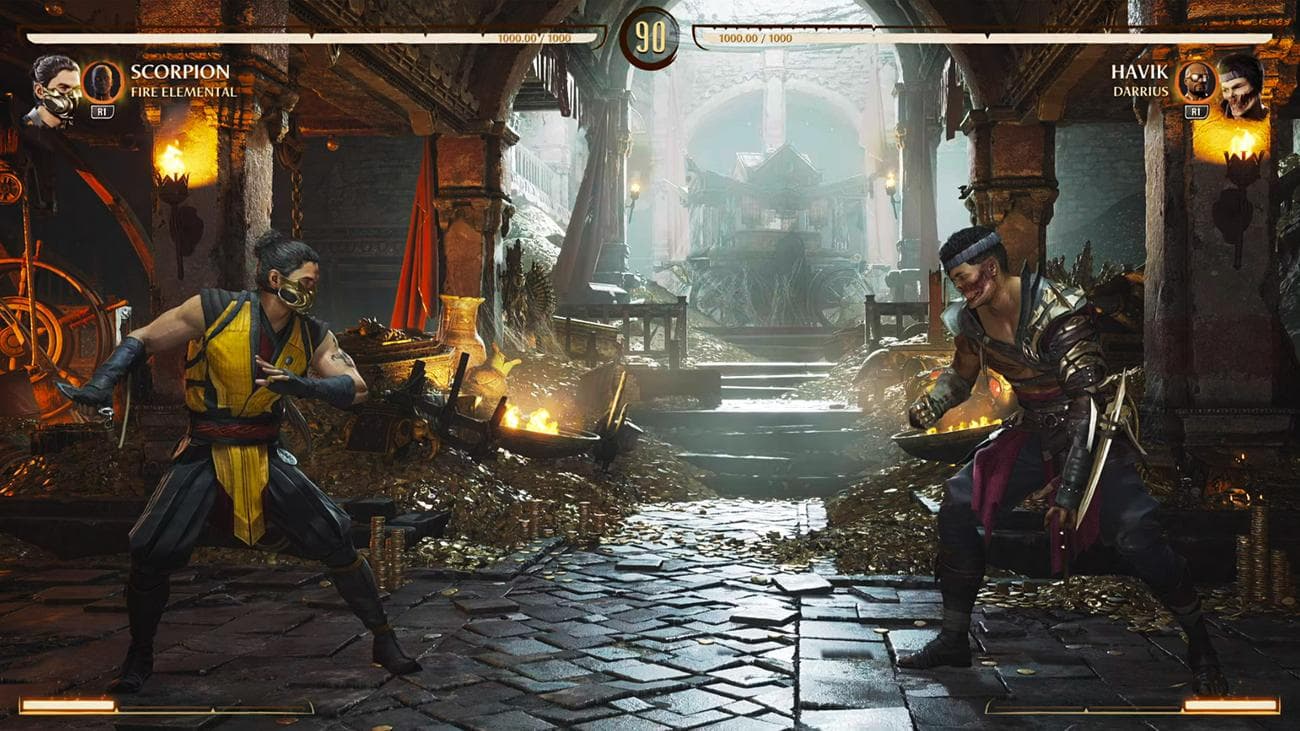Toggle the round 90 timer medallion
Viewport: 1300px width, 731px height.
(x=650, y=38)
